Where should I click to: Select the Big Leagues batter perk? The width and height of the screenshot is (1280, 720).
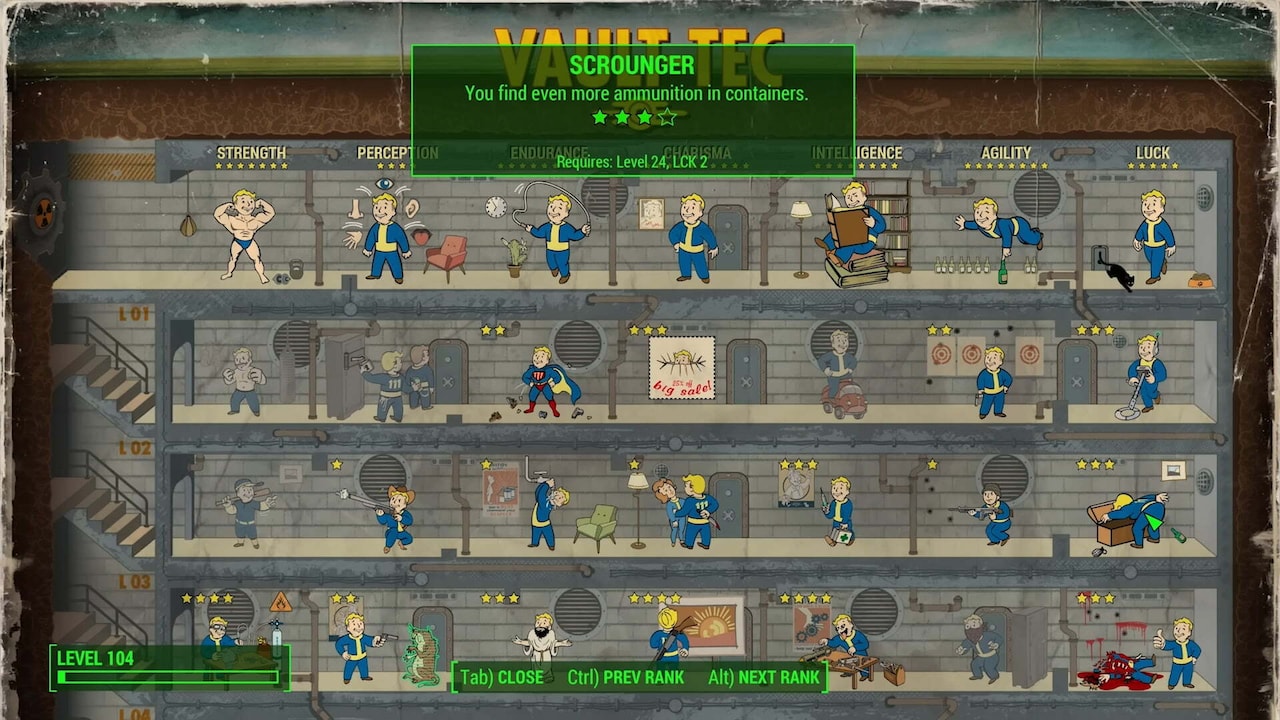point(243,510)
